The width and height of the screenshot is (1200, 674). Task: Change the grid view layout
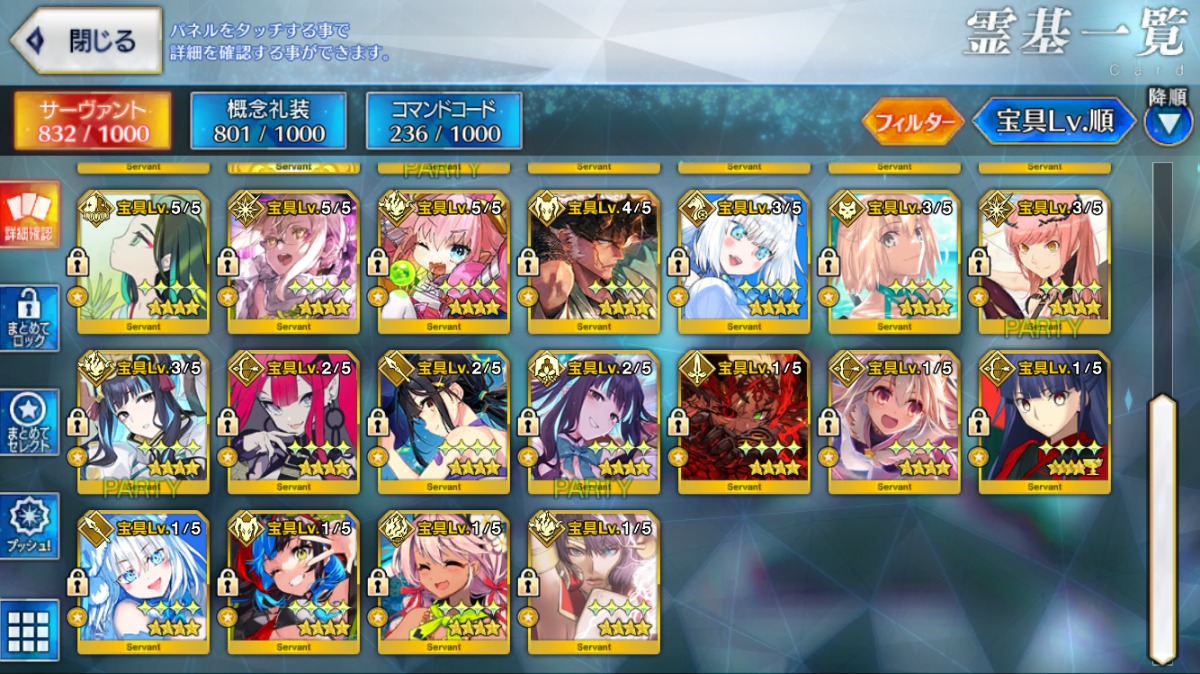(28, 630)
